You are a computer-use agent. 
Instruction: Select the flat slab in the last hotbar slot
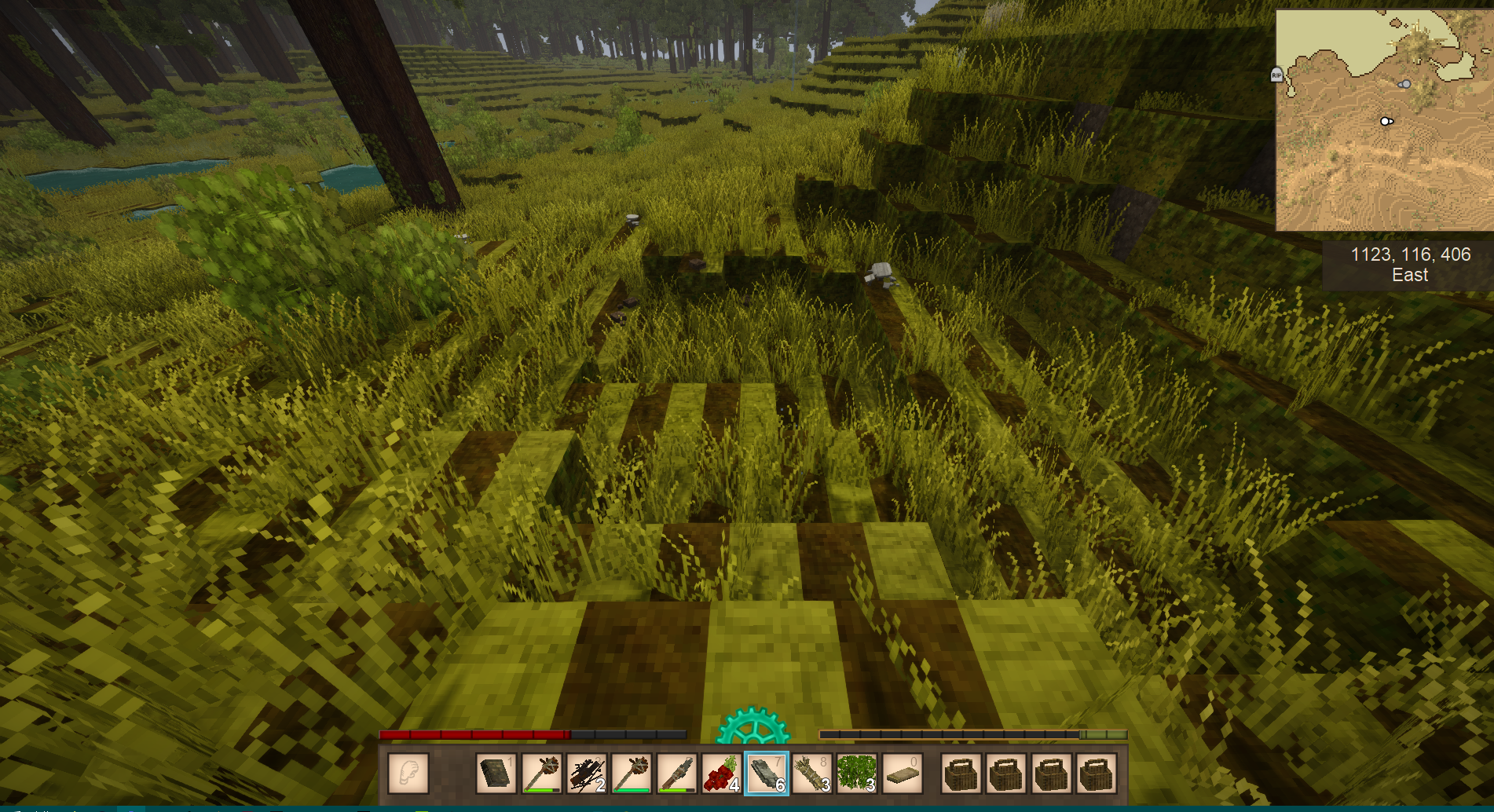[902, 774]
